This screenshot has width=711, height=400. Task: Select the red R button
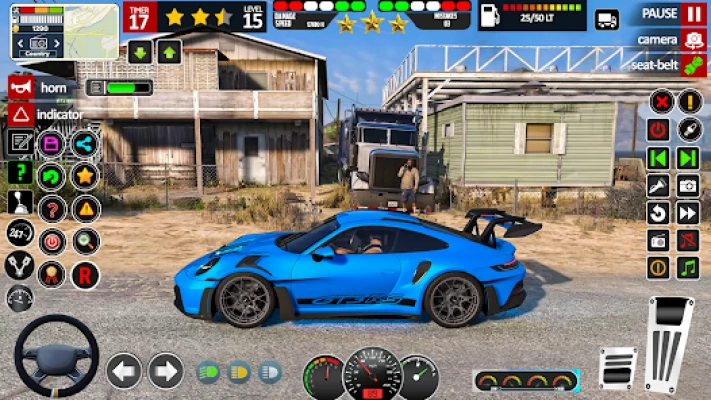click(85, 274)
